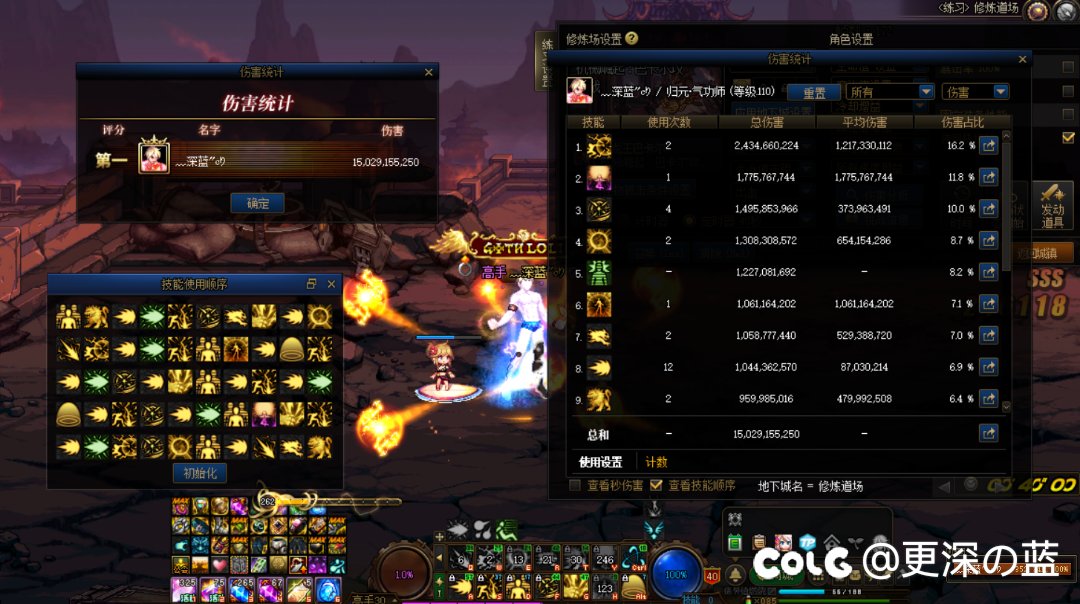Confirm the damage summary with 确定
Viewport: 1080px width, 604px height.
[257, 203]
